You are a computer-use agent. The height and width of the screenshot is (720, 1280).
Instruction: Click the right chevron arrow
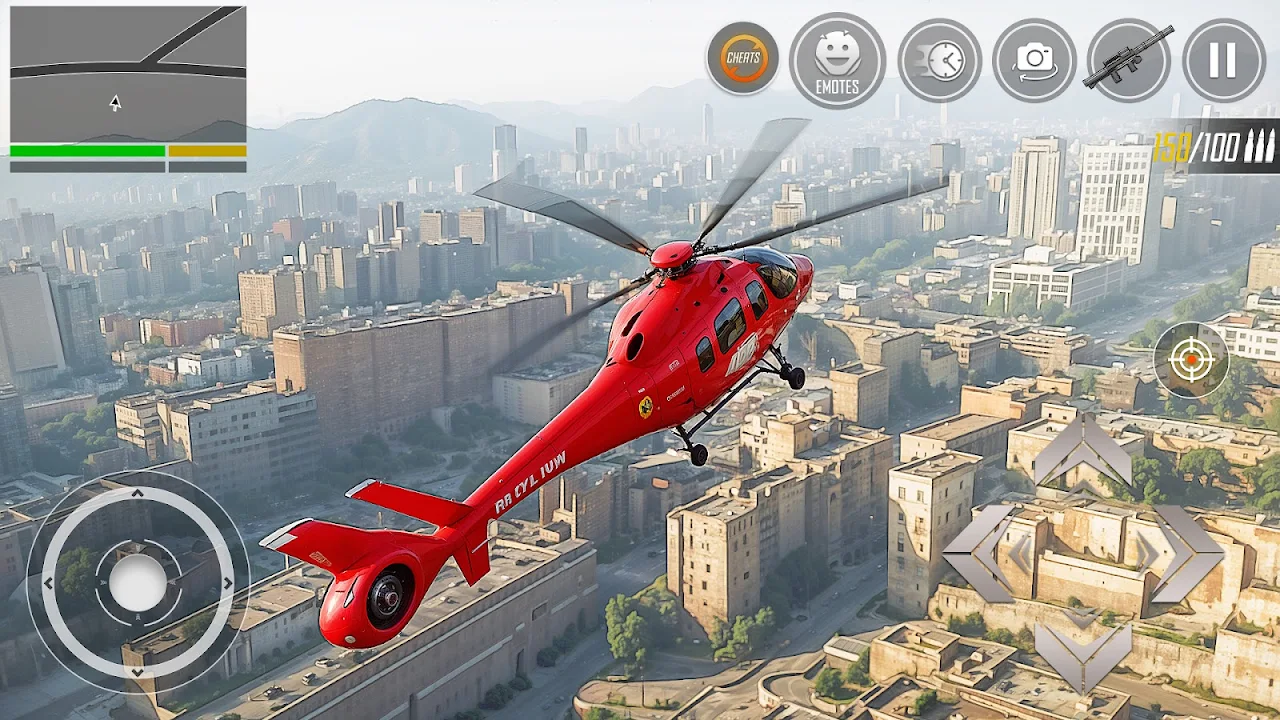tap(1186, 552)
